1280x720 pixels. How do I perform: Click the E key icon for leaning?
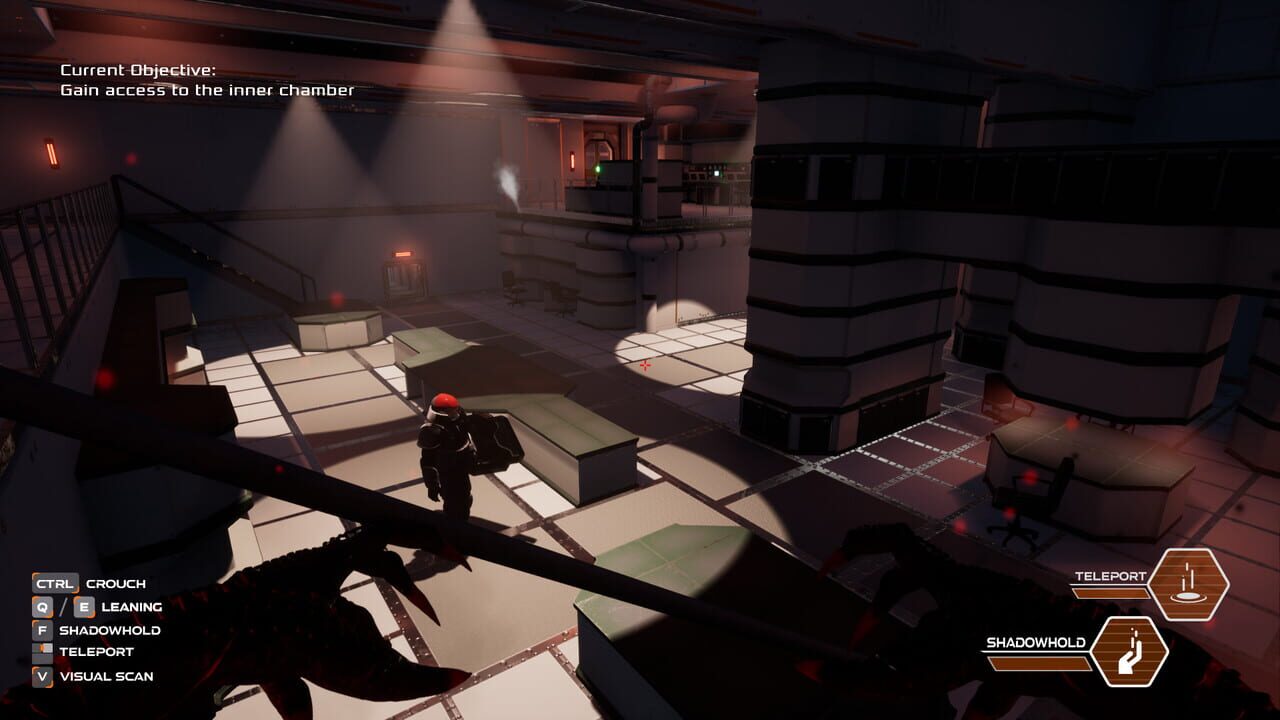(85, 607)
